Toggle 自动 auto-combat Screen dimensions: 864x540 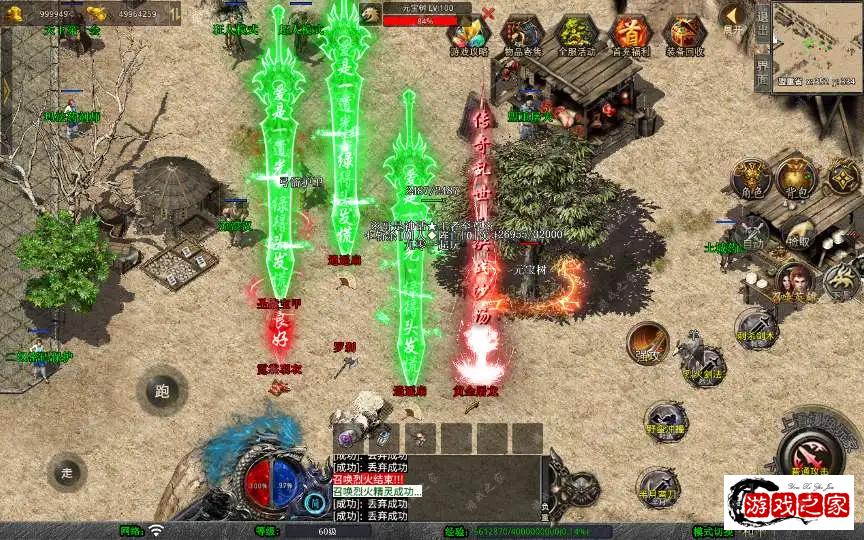753,234
